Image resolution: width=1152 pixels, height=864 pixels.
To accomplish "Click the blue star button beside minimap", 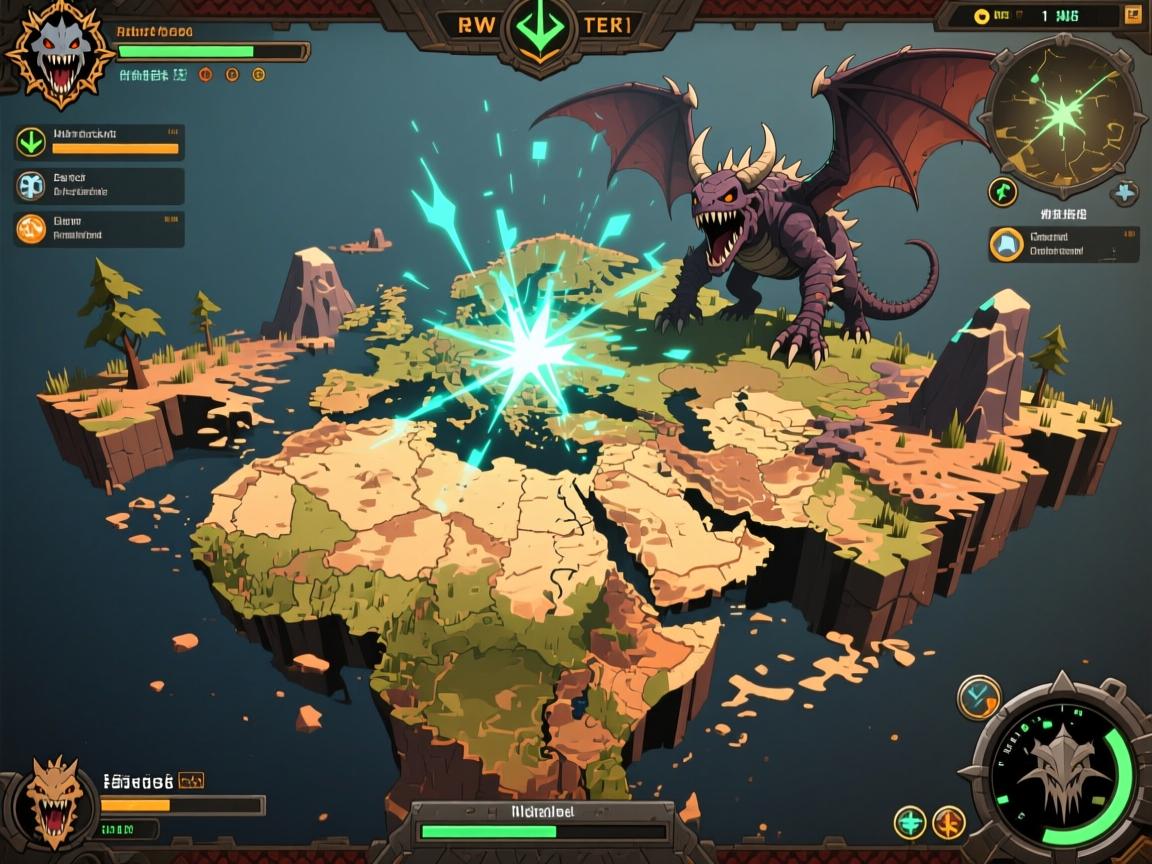I will click(1125, 192).
